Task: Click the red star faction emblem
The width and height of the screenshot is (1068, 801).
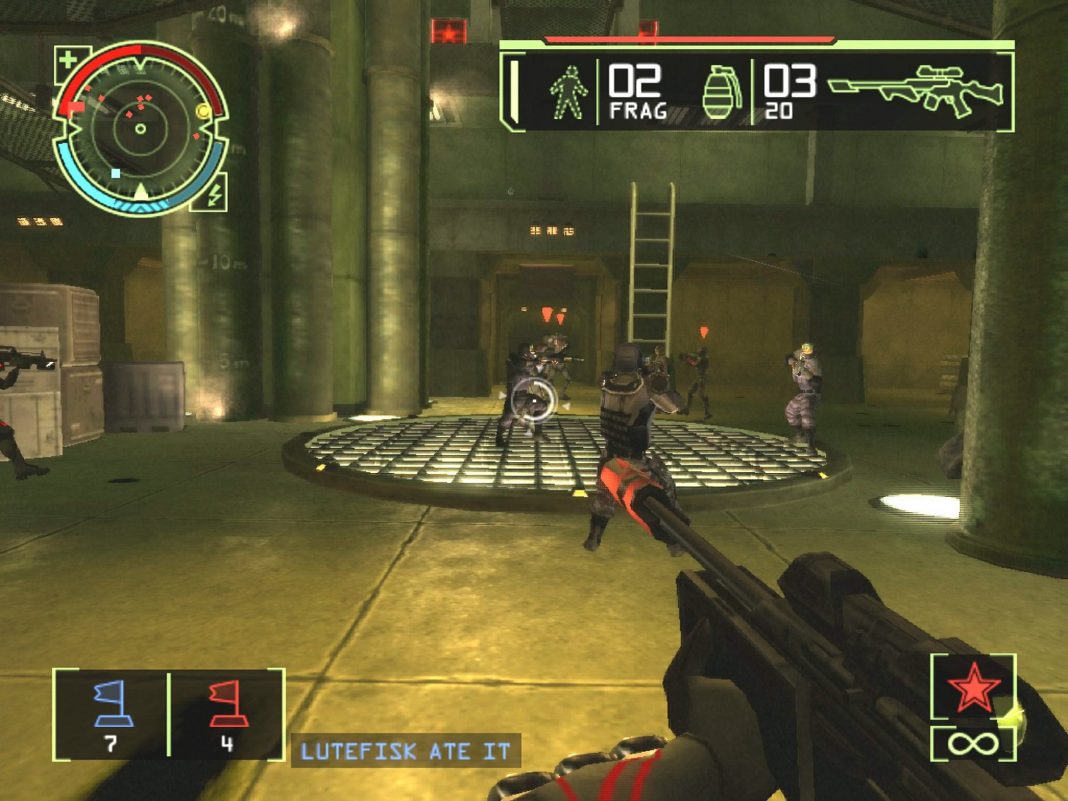Action: (973, 690)
